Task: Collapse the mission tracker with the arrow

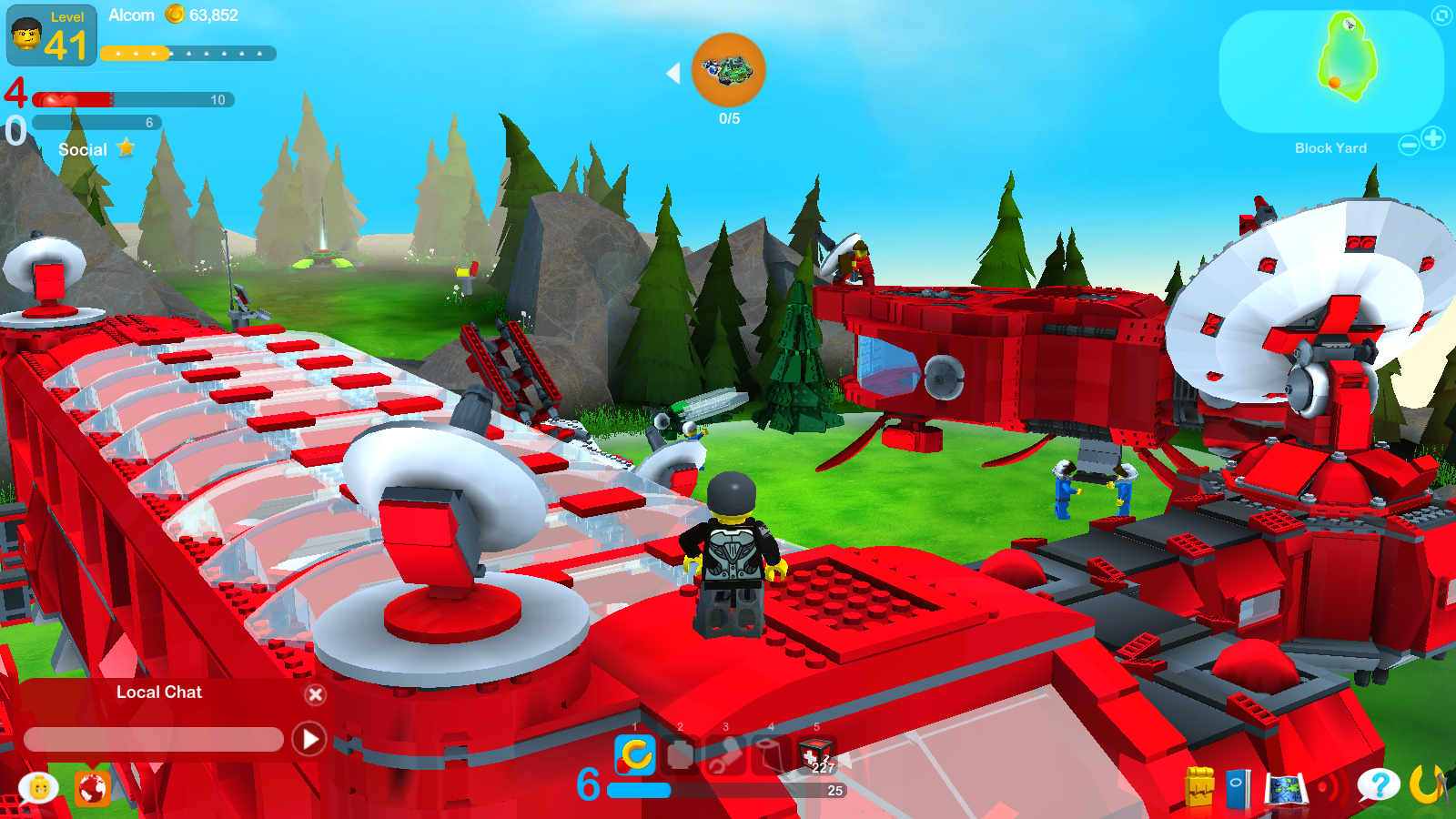Action: 674,74
